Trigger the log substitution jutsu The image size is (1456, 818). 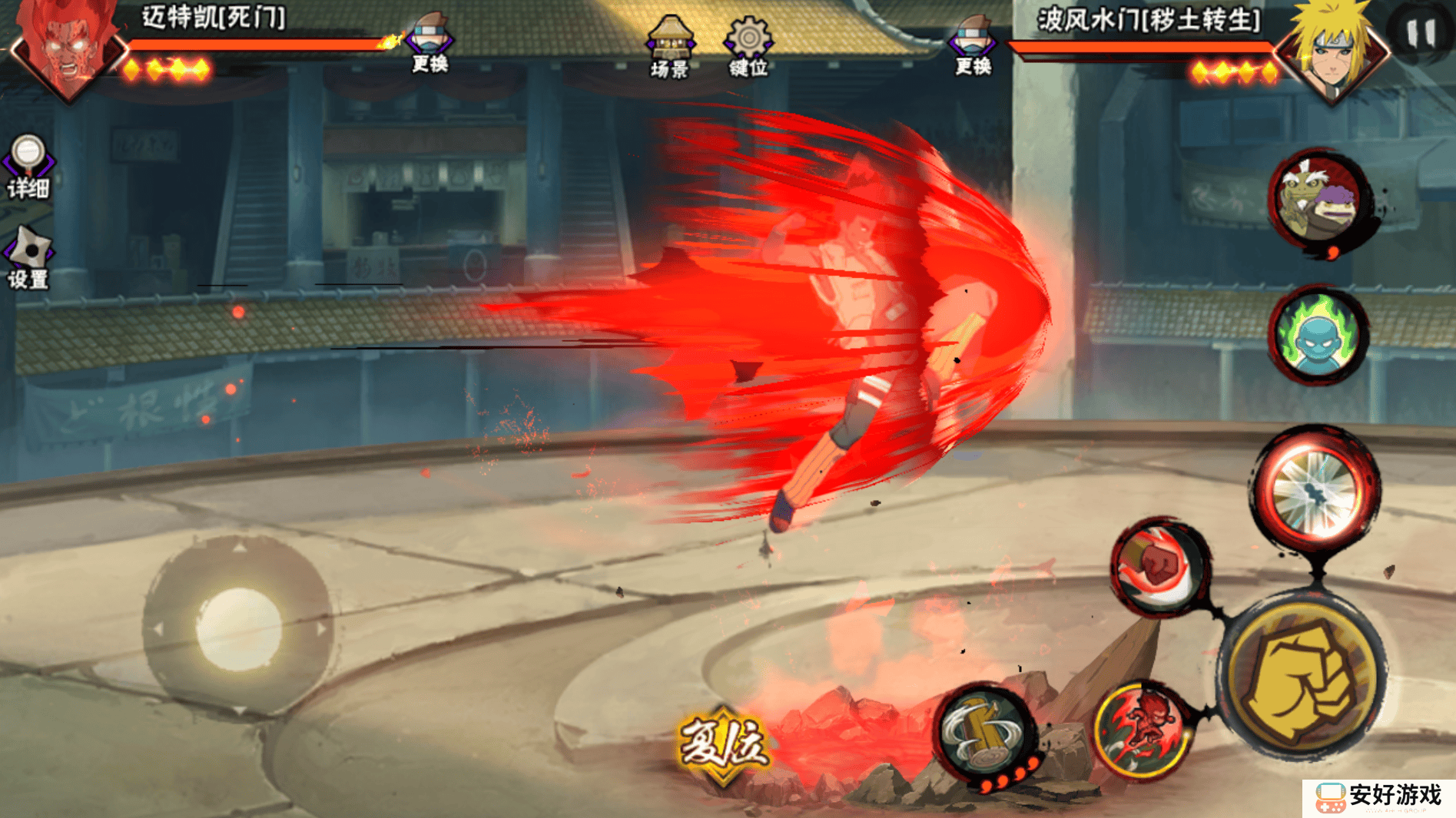coord(986,733)
